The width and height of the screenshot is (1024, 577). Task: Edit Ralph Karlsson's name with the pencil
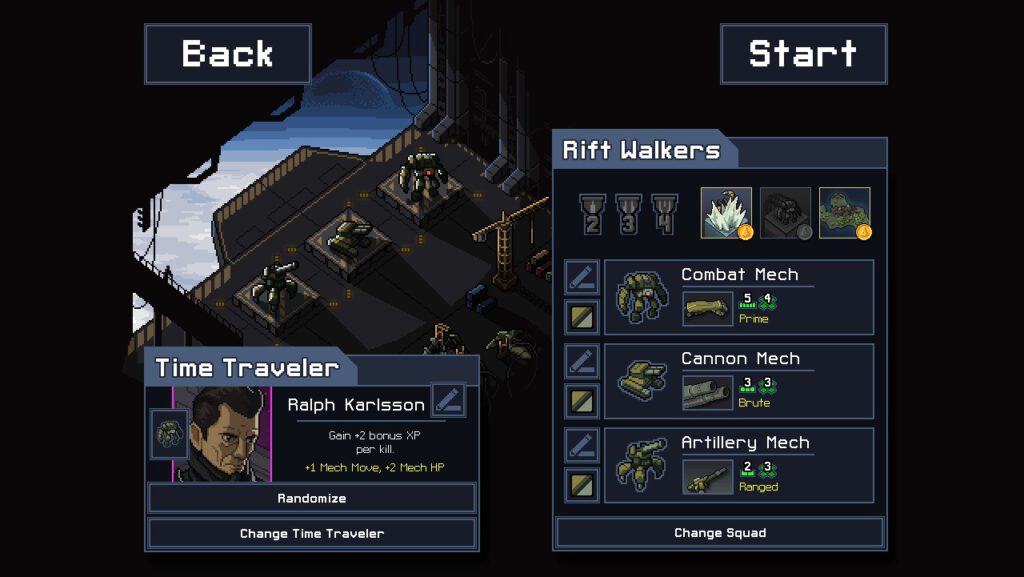point(448,400)
